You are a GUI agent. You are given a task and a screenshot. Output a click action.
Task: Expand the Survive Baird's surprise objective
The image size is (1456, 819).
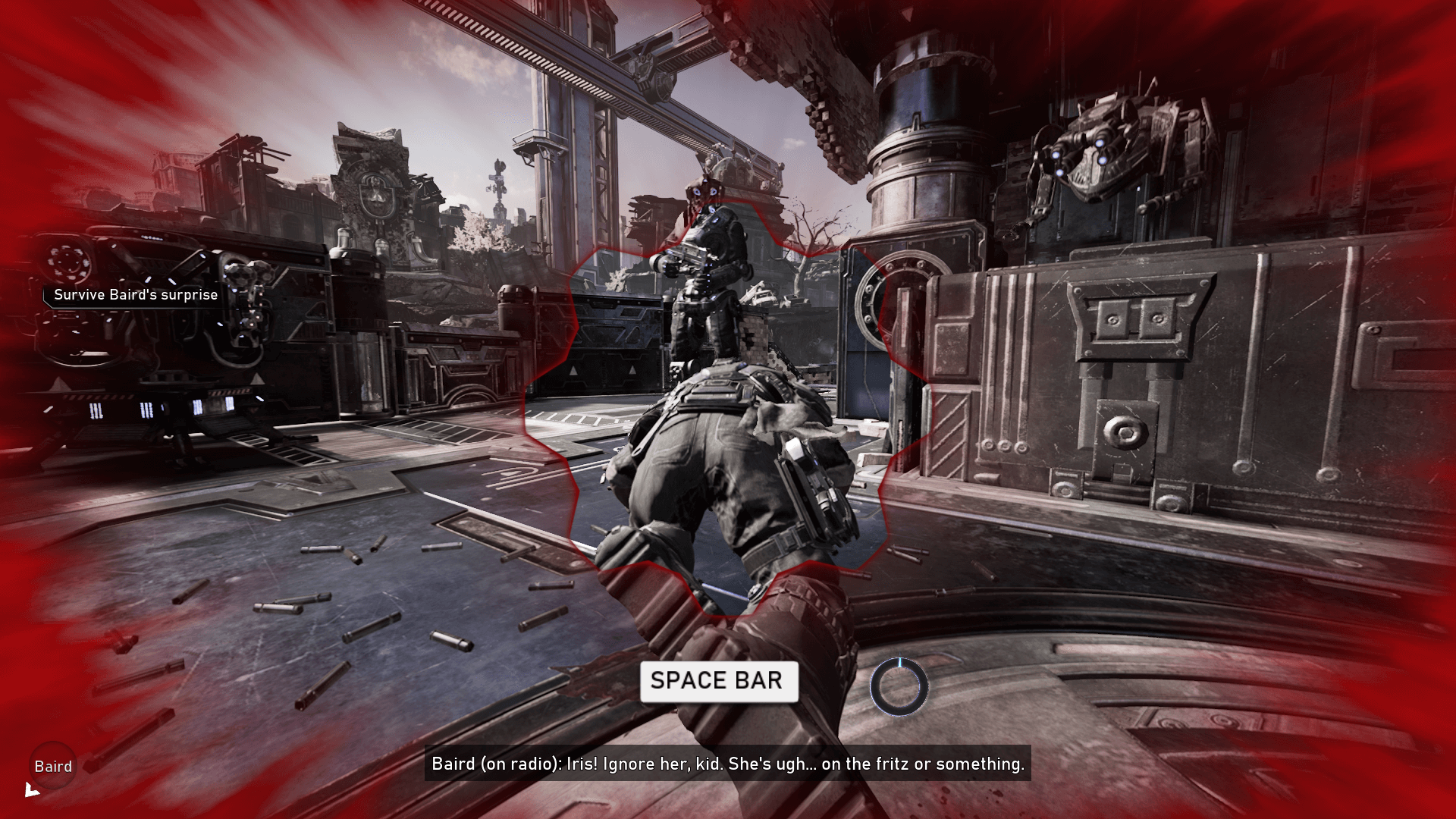tap(134, 295)
